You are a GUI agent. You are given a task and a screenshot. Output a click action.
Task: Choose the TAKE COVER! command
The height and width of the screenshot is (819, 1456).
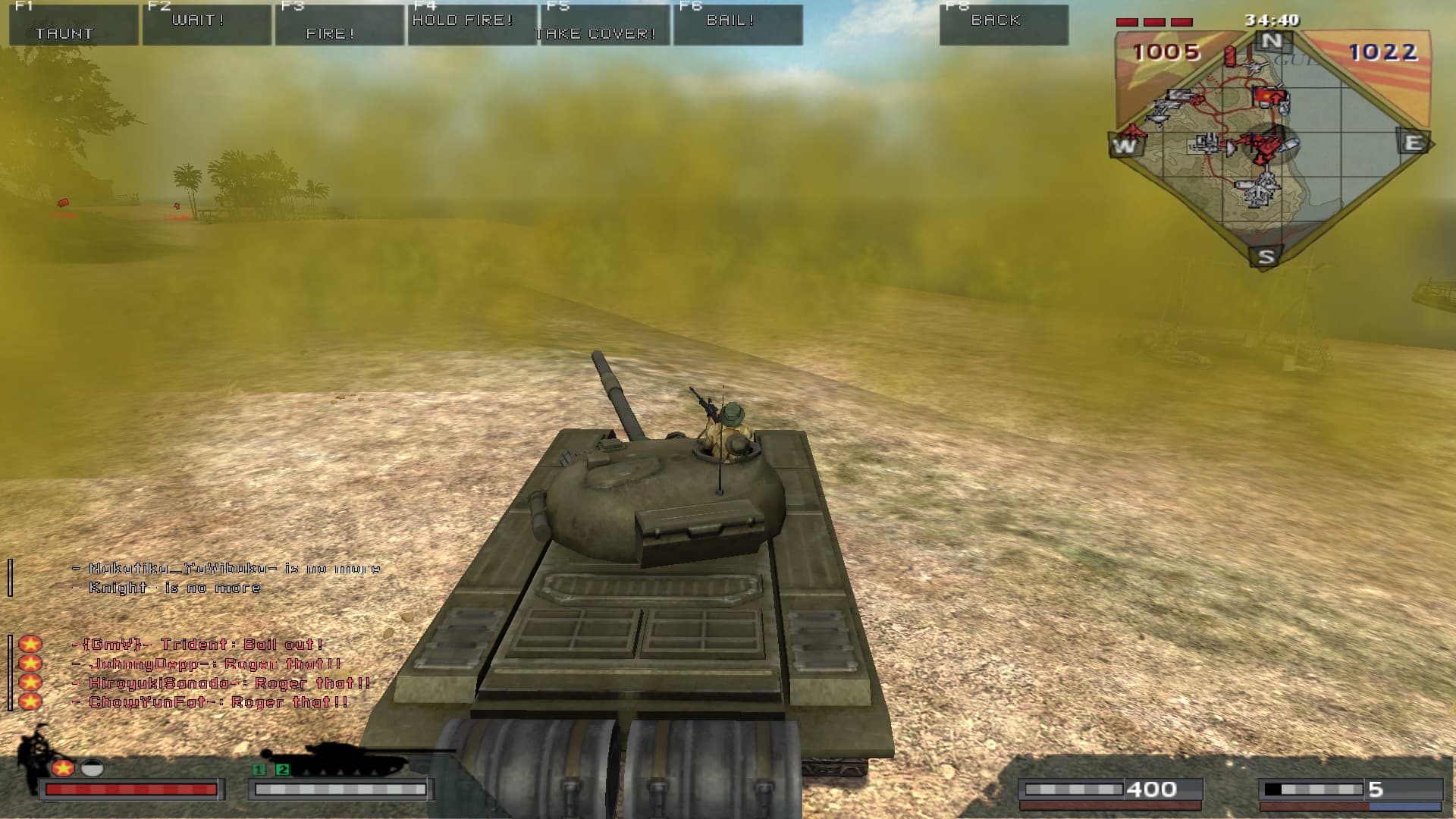[x=604, y=25]
